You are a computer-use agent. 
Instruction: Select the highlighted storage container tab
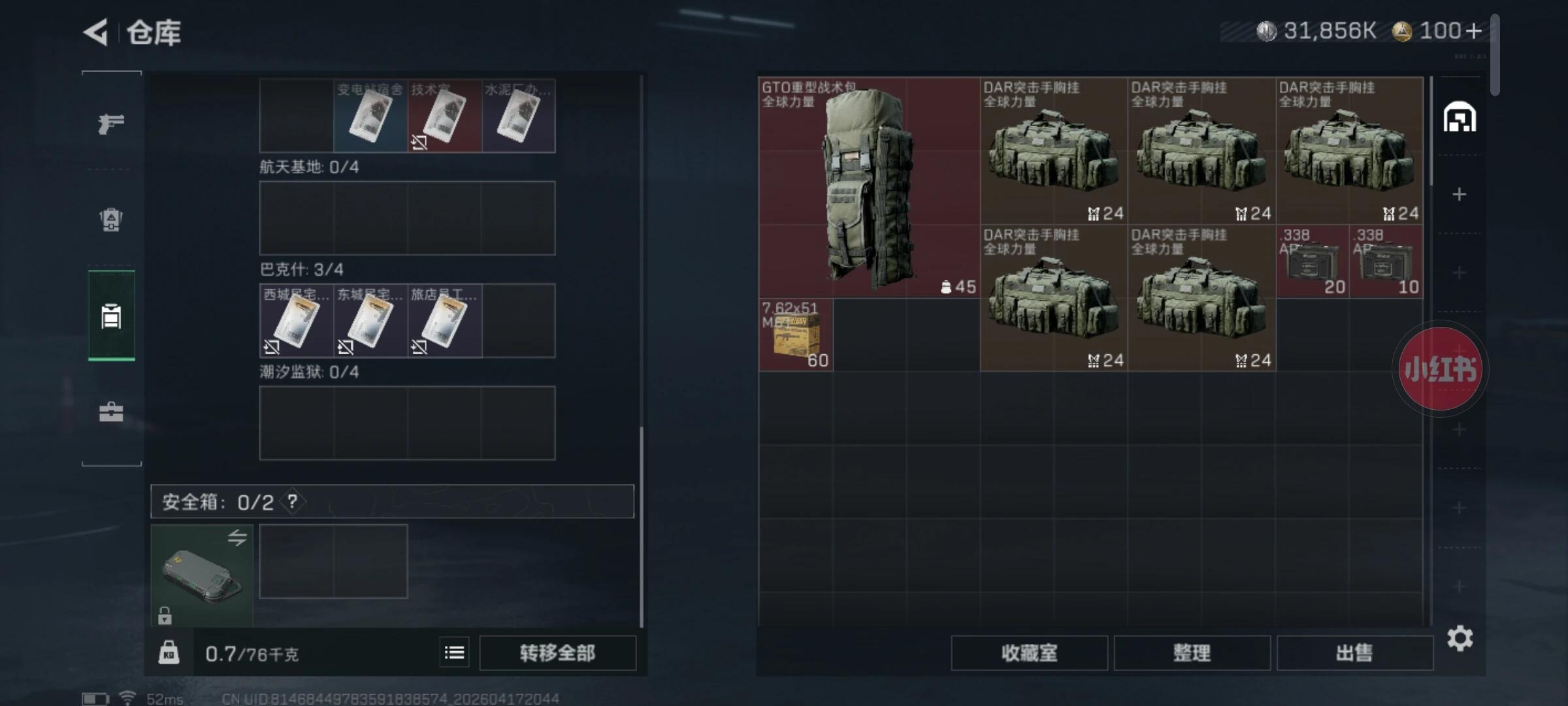(111, 316)
